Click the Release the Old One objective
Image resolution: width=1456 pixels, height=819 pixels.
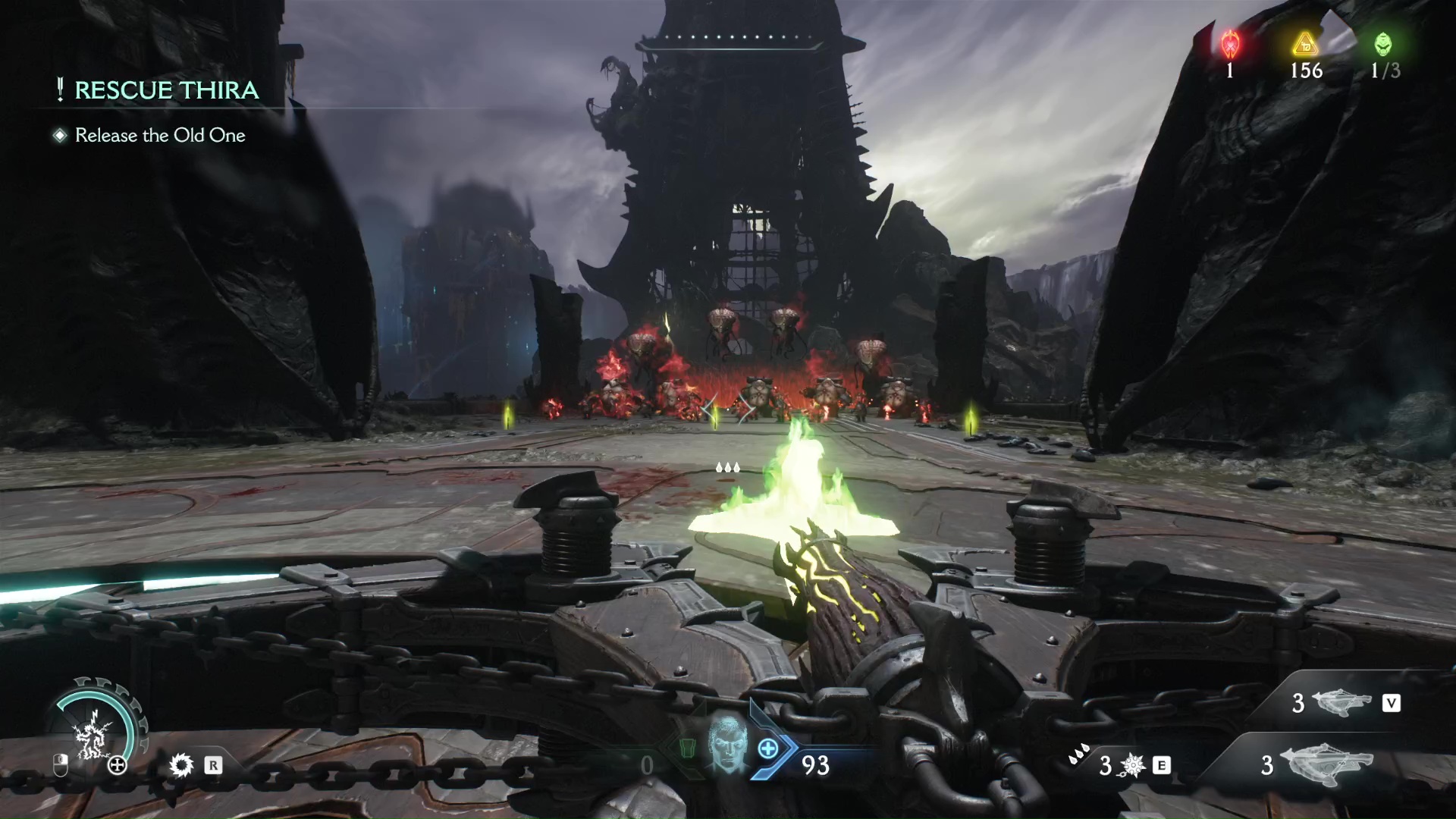pyautogui.click(x=160, y=136)
